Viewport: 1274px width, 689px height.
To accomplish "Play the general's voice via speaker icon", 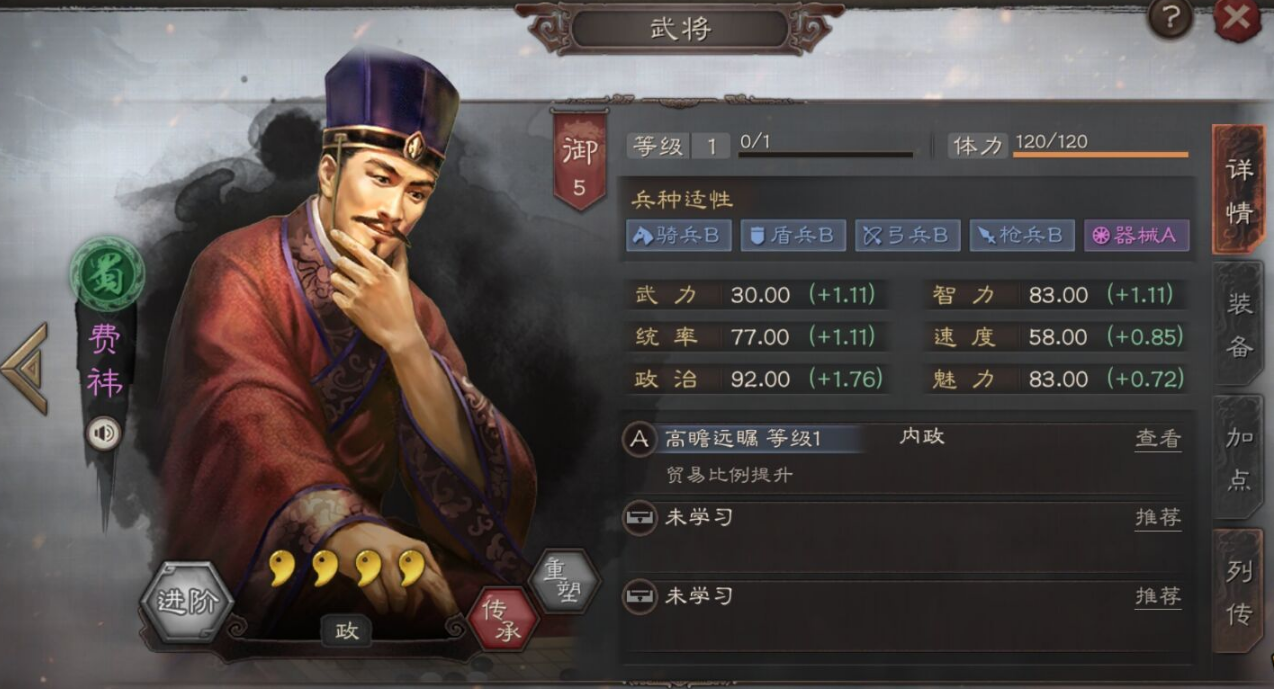I will point(103,433).
